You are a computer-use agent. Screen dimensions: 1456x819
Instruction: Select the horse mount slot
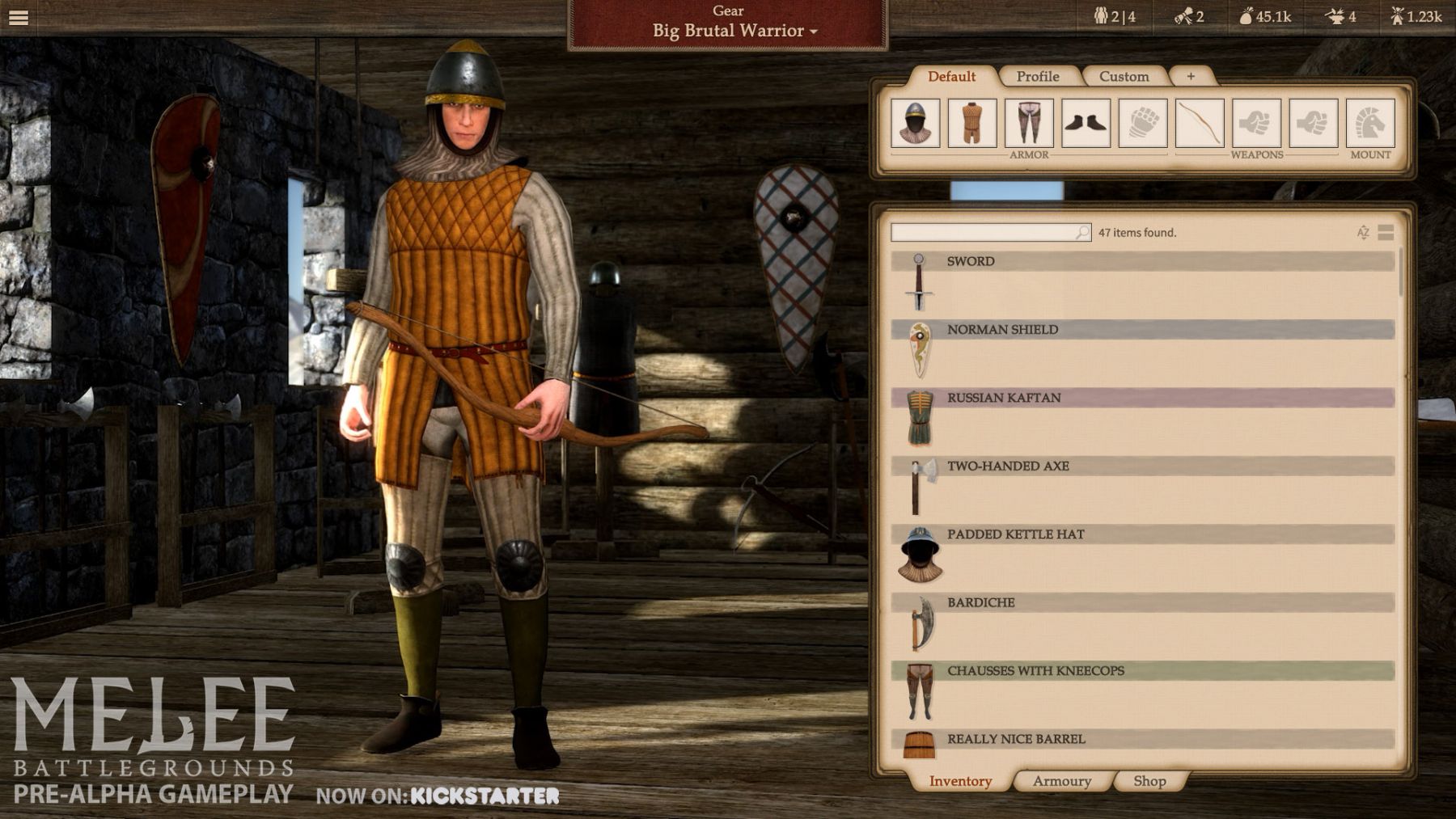(x=1370, y=123)
